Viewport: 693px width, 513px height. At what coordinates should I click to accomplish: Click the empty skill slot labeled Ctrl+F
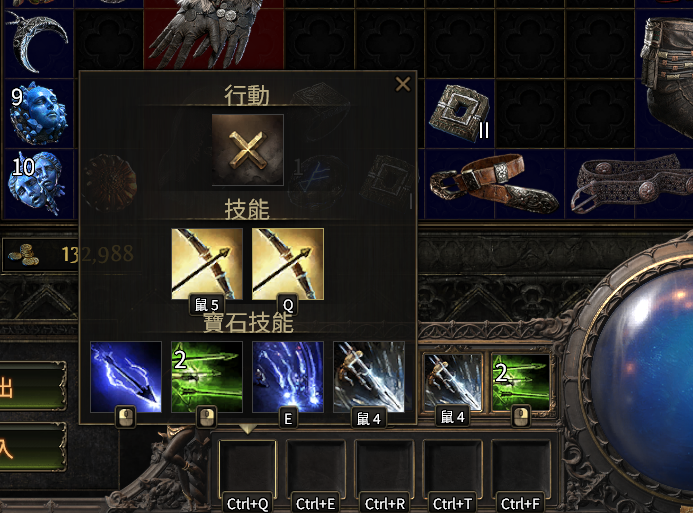point(521,467)
